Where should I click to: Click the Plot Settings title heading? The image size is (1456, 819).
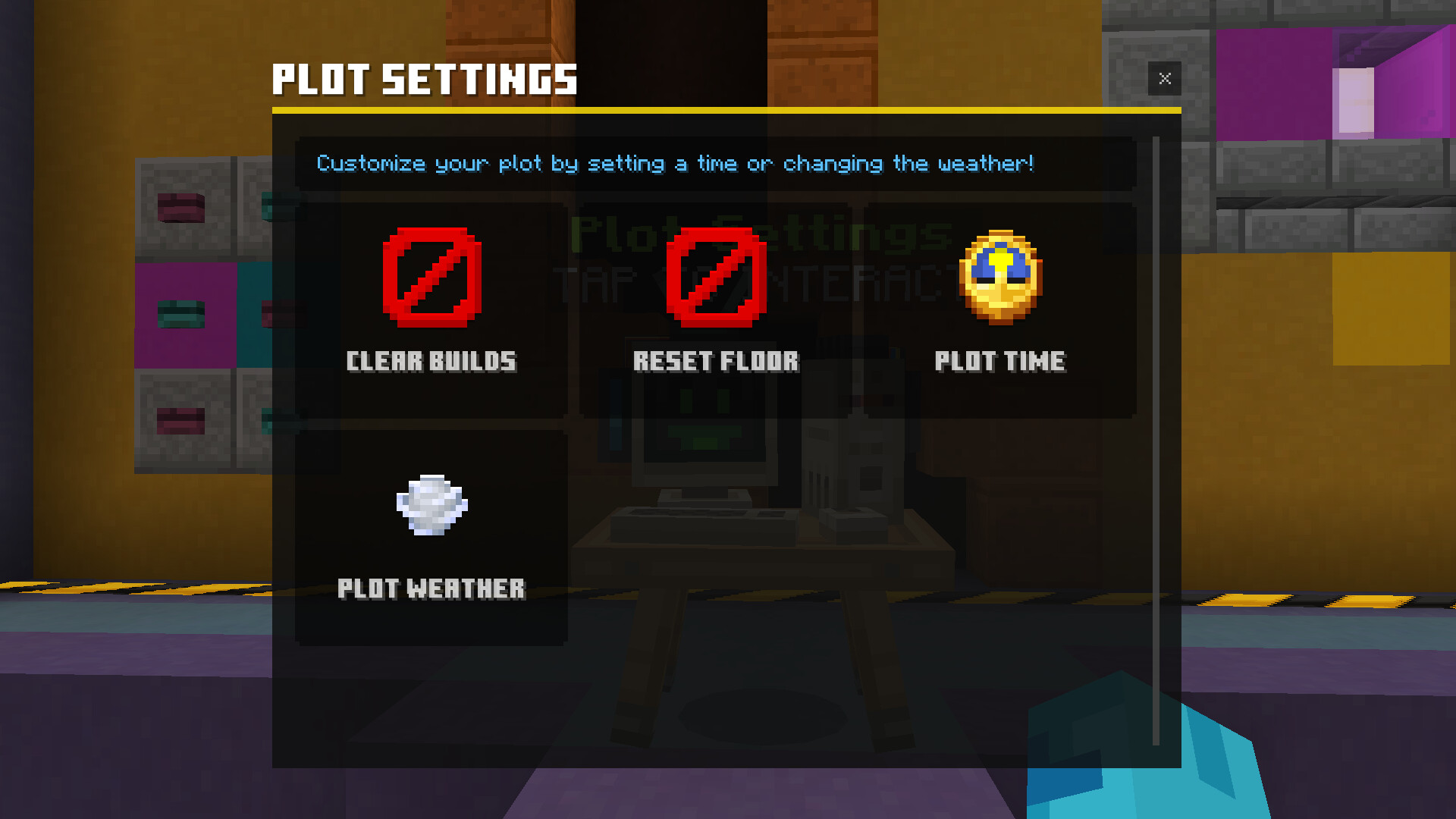point(425,78)
